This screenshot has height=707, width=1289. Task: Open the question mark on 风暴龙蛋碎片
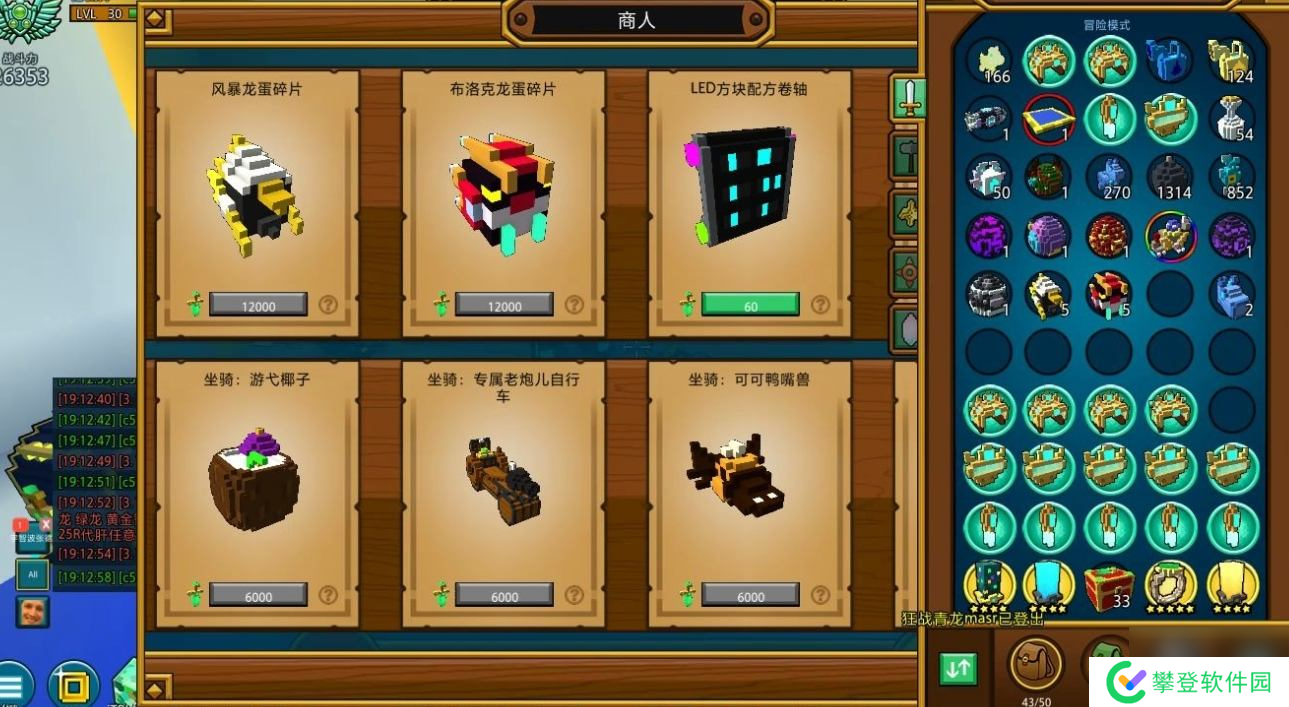(328, 304)
